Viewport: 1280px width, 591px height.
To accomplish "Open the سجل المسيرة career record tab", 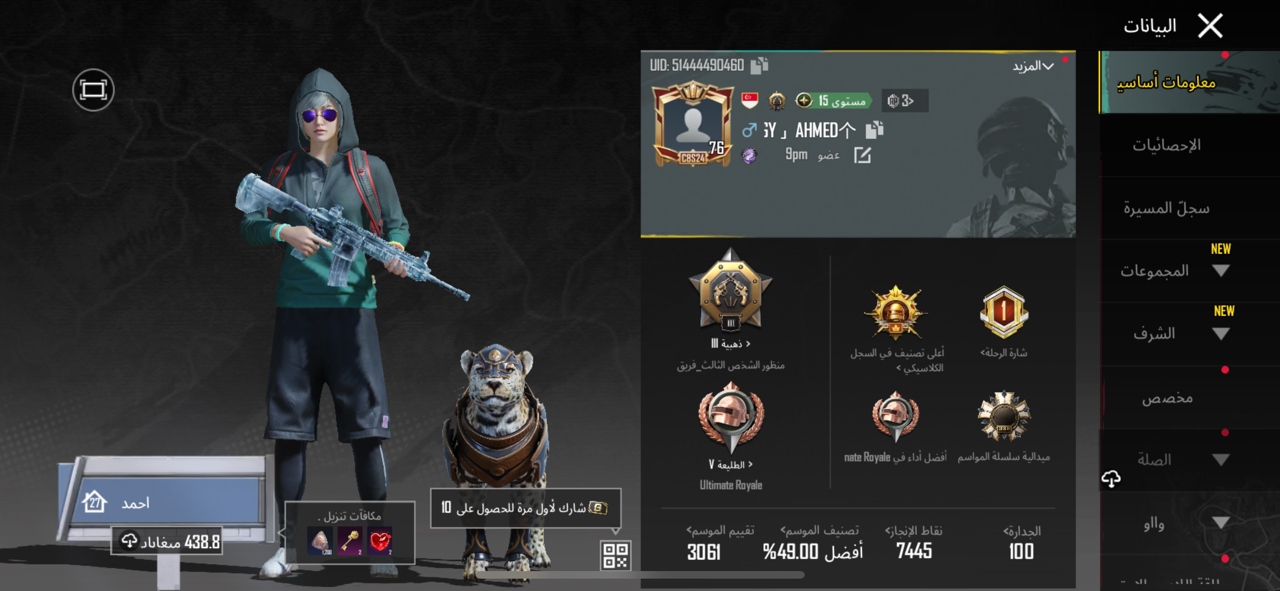I will pyautogui.click(x=1167, y=208).
